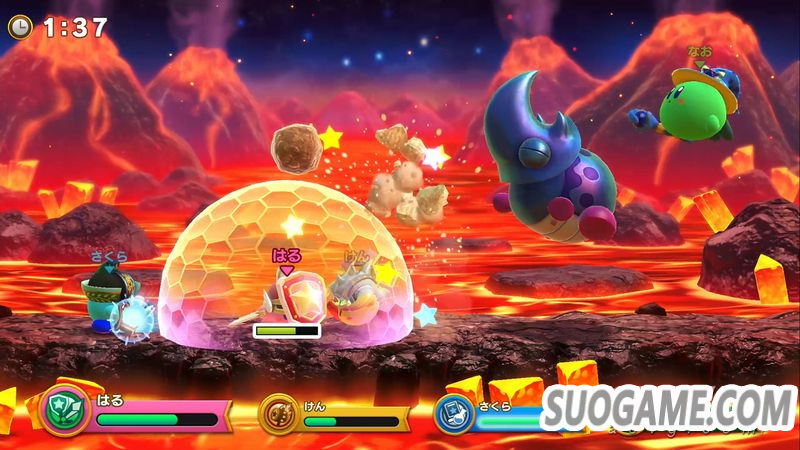Select はる's green sword-and-shield role icon
This screenshot has height=450, width=800.
coord(63,411)
